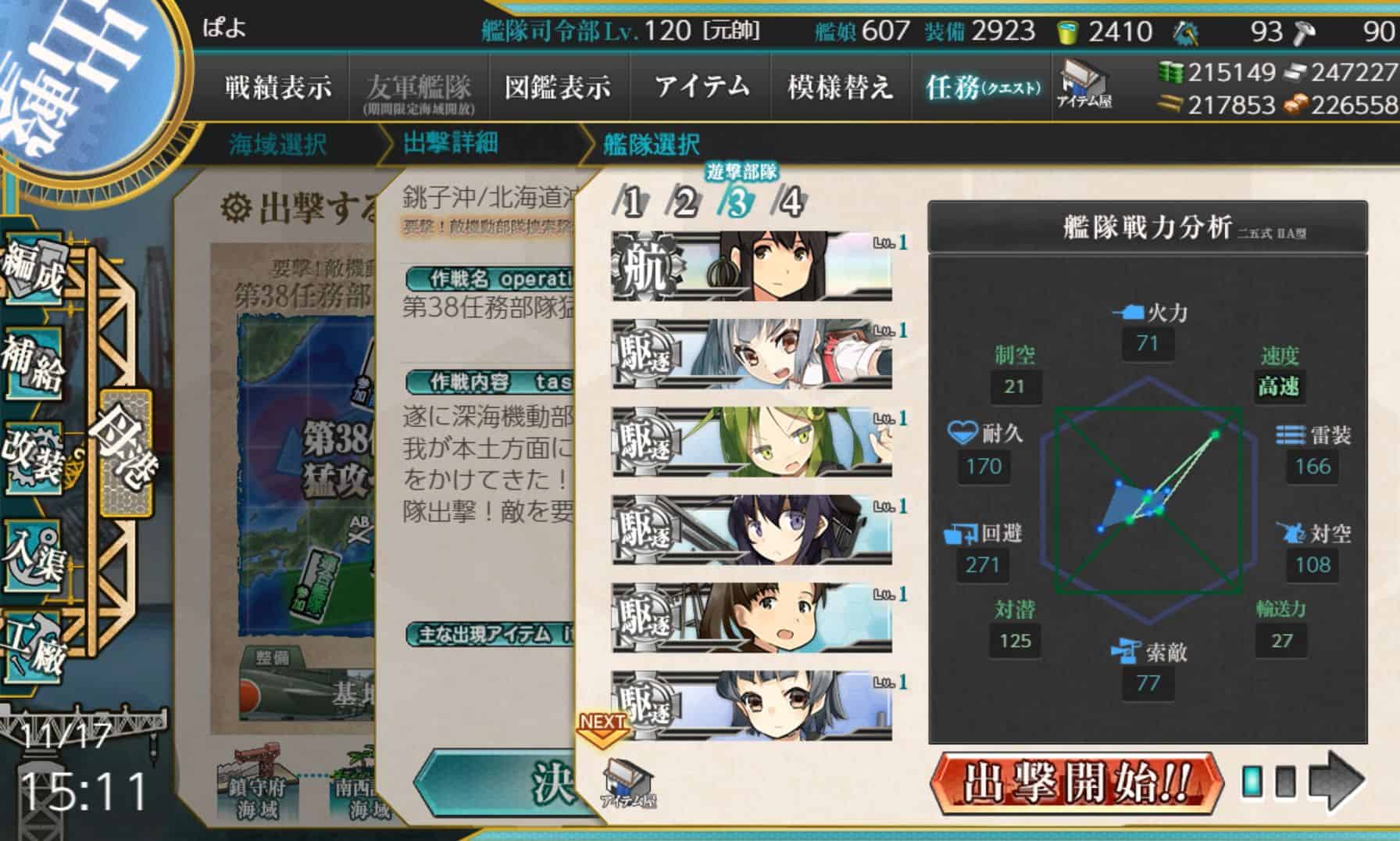1400x841 pixels.
Task: Open 入渠 docking from side menu
Action: click(33, 553)
